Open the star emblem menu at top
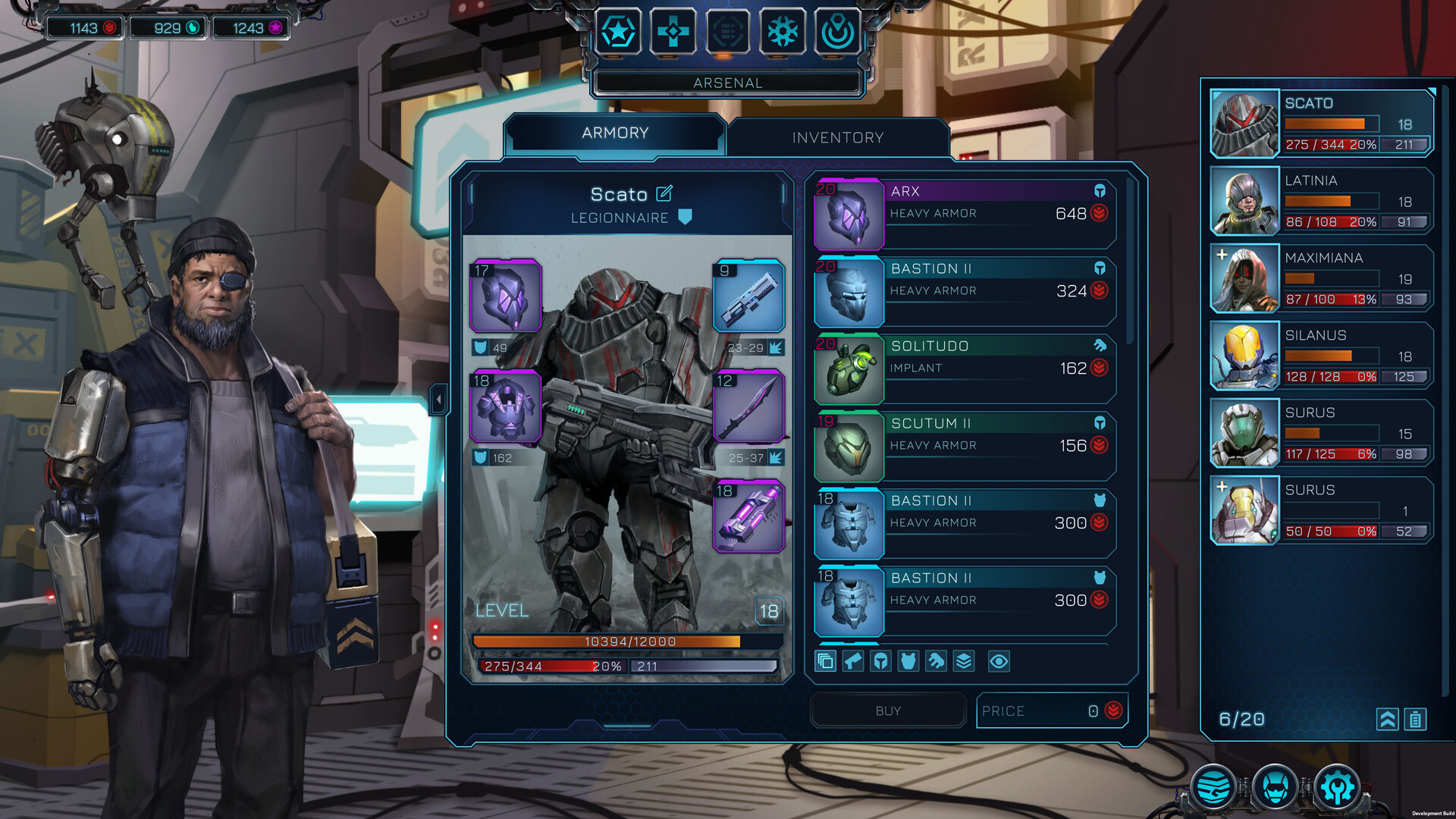Viewport: 1456px width, 819px height. tap(618, 32)
